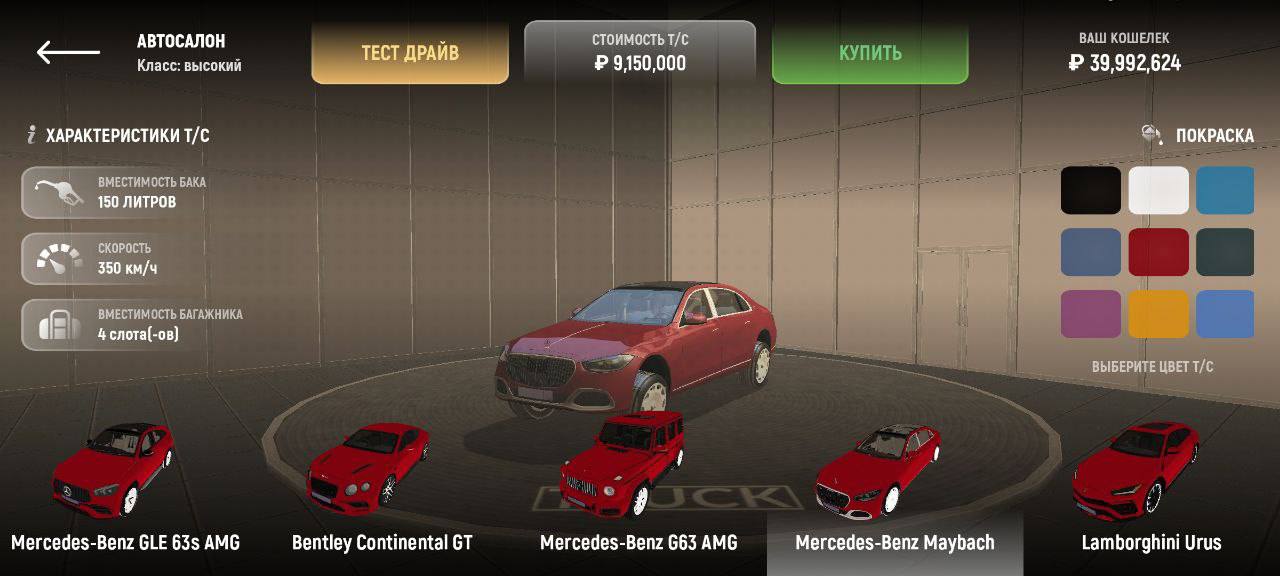Choose the Lamborghini Urus car
The height and width of the screenshot is (576, 1280).
(1151, 490)
